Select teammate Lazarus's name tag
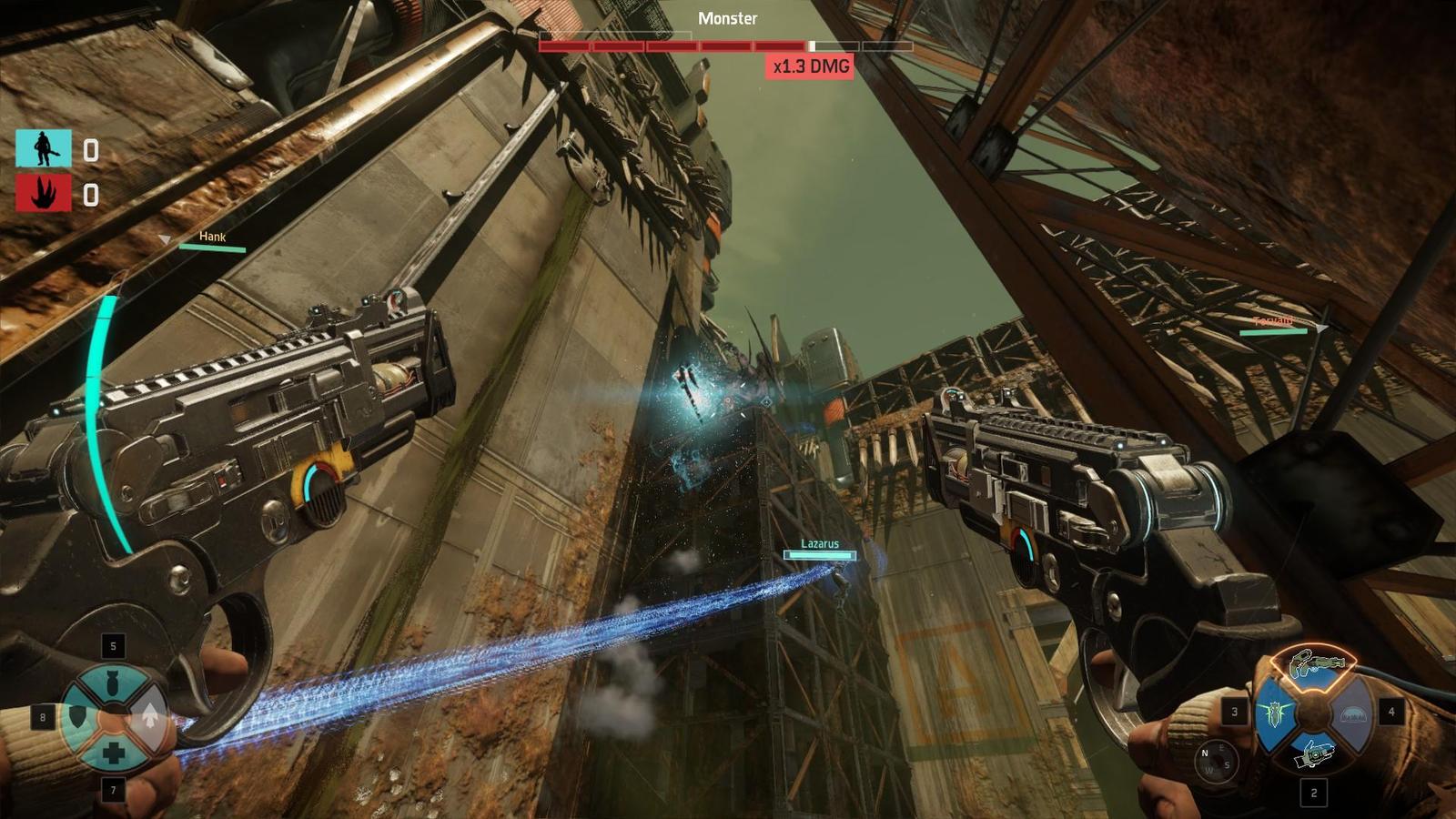1456x819 pixels. [x=820, y=544]
